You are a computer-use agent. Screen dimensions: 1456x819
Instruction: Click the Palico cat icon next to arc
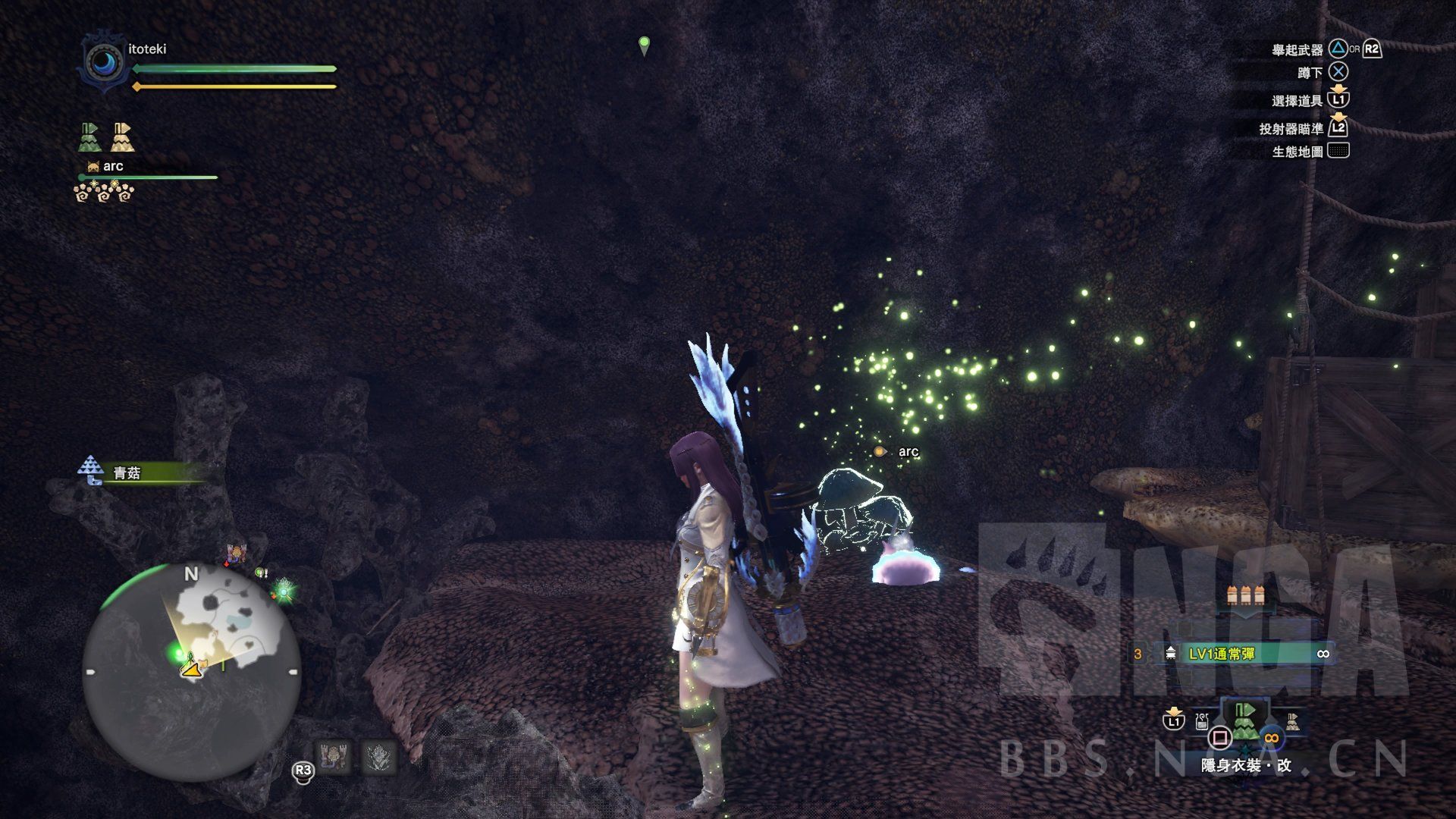click(93, 166)
